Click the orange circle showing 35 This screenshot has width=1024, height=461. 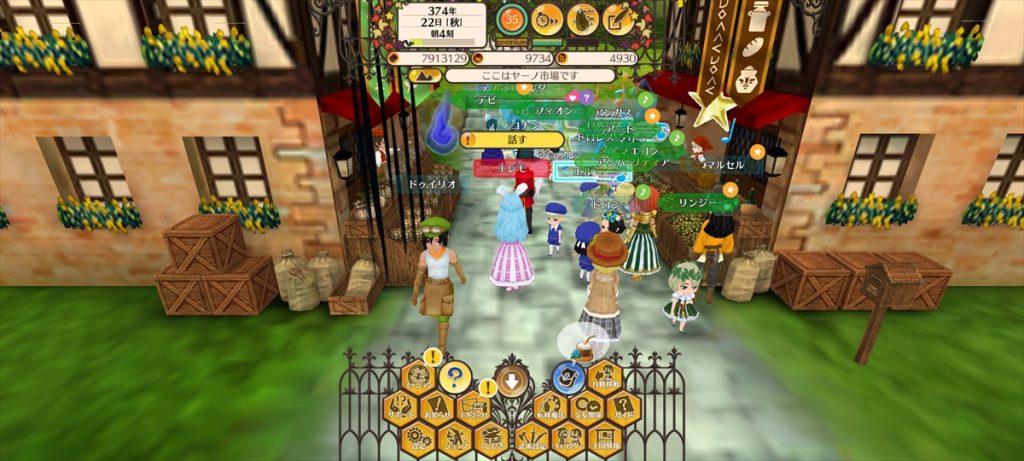(x=511, y=18)
